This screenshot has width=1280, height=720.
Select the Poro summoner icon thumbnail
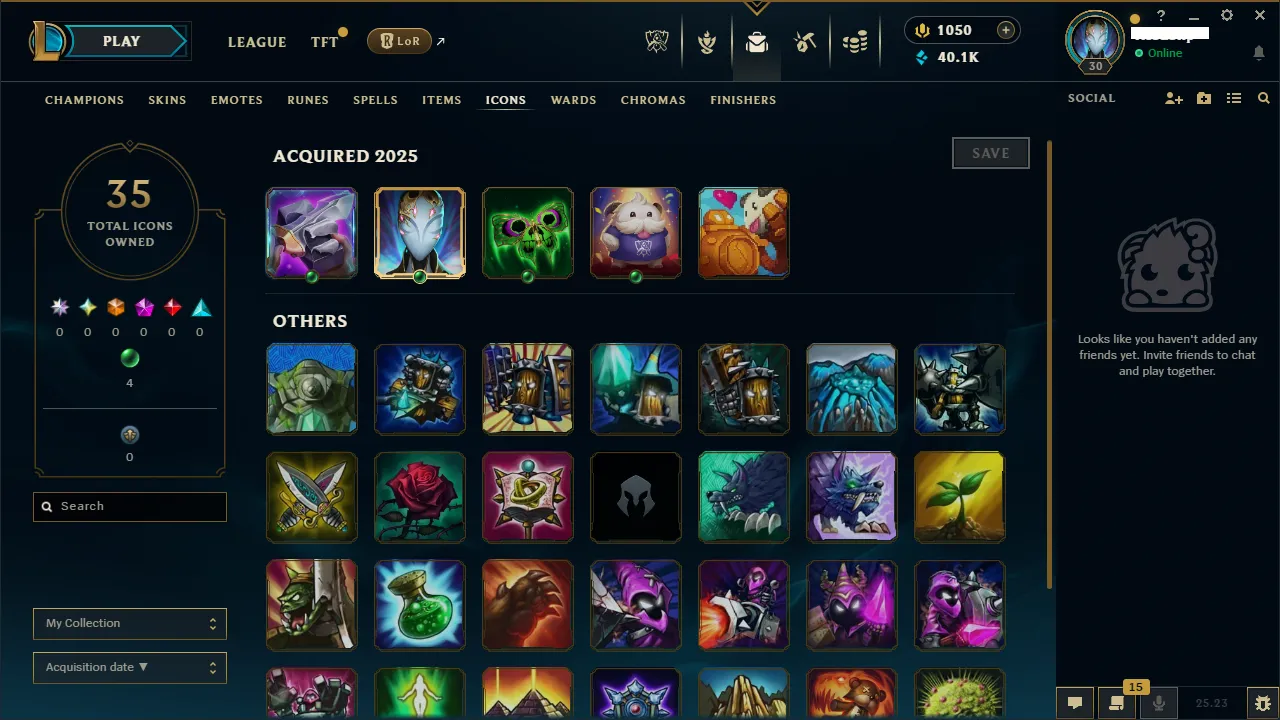pyautogui.click(x=635, y=233)
